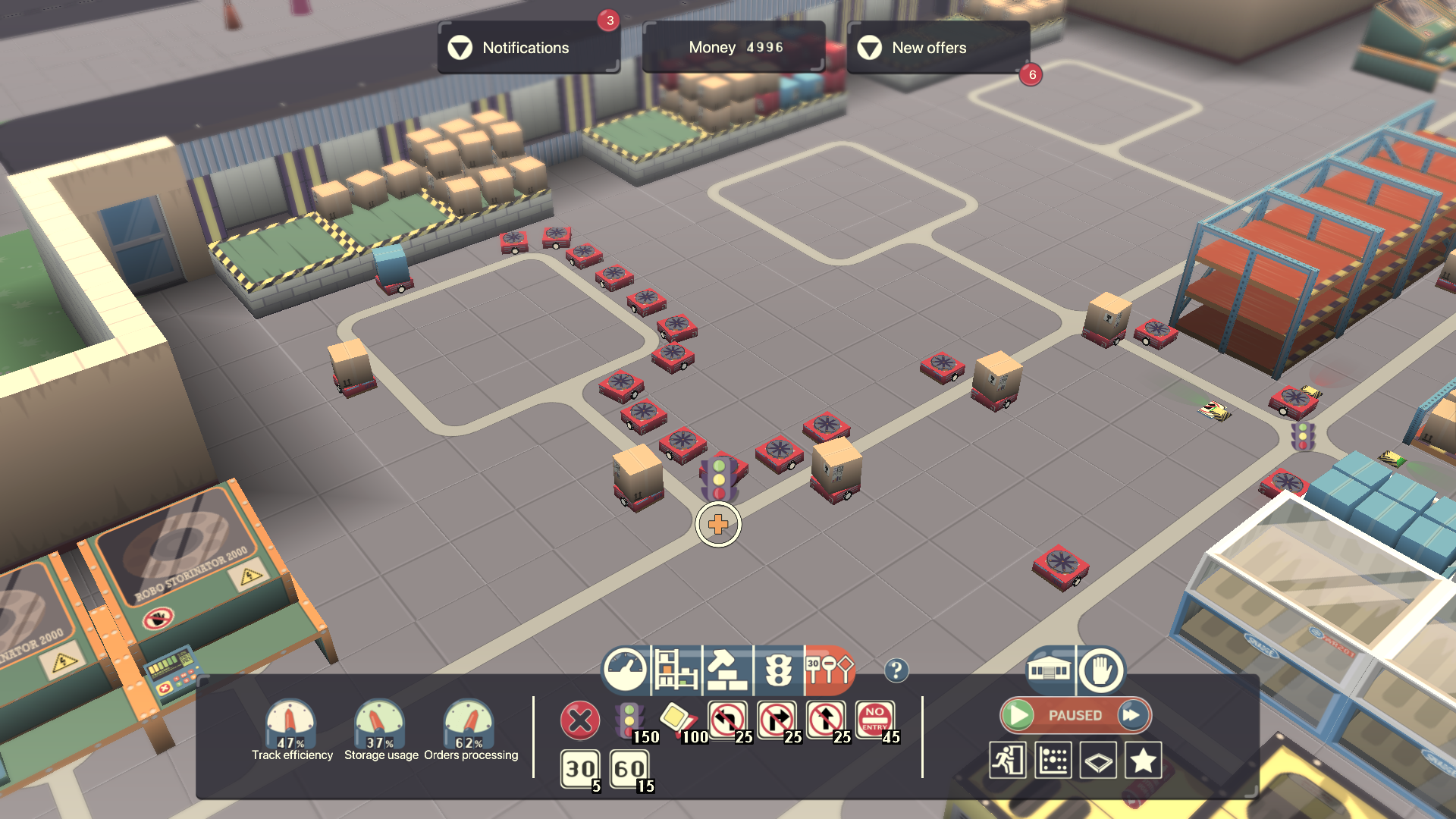Choose the no left turn sign

(x=727, y=719)
